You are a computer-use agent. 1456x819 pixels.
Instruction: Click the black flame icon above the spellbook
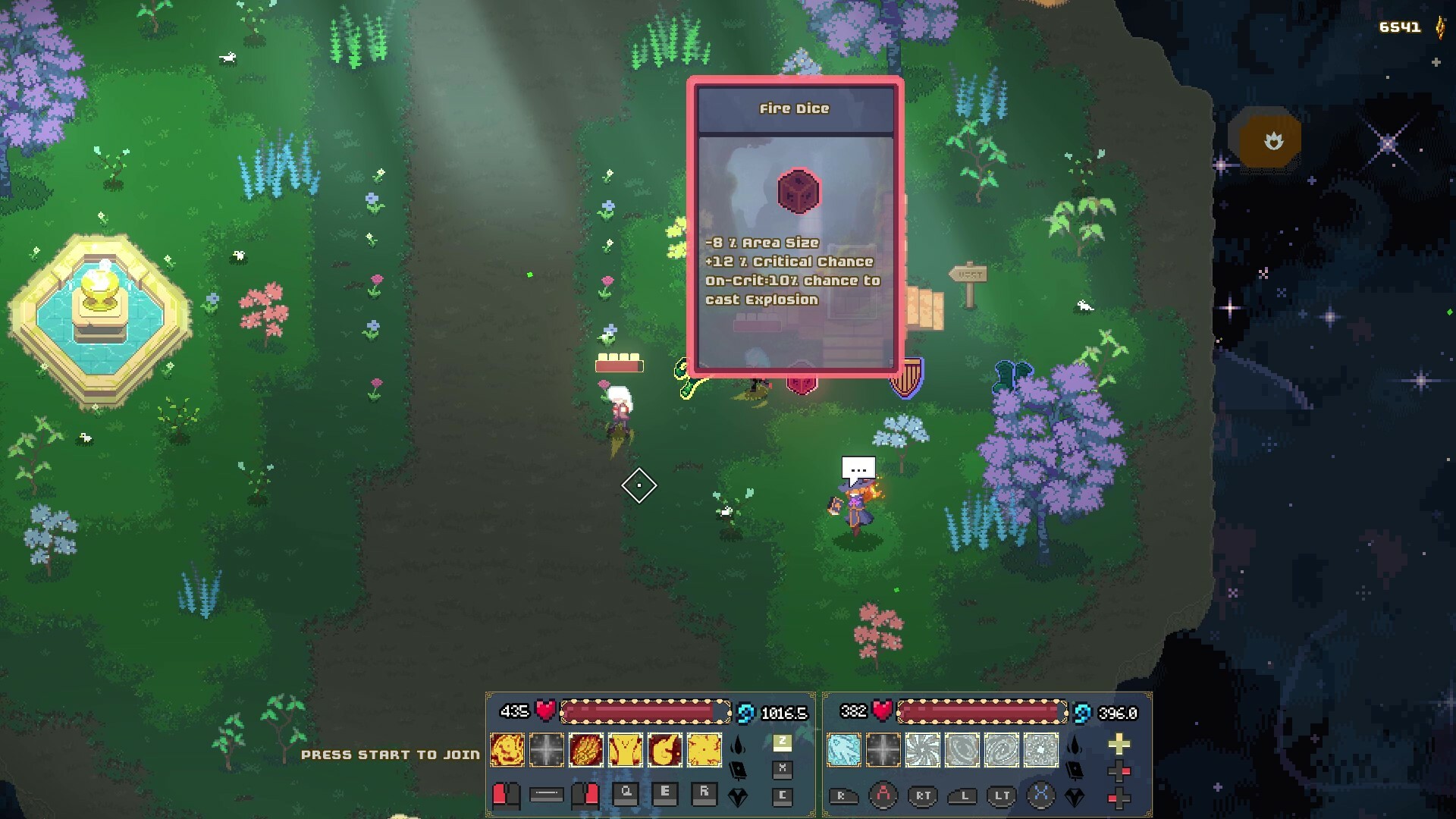737,745
